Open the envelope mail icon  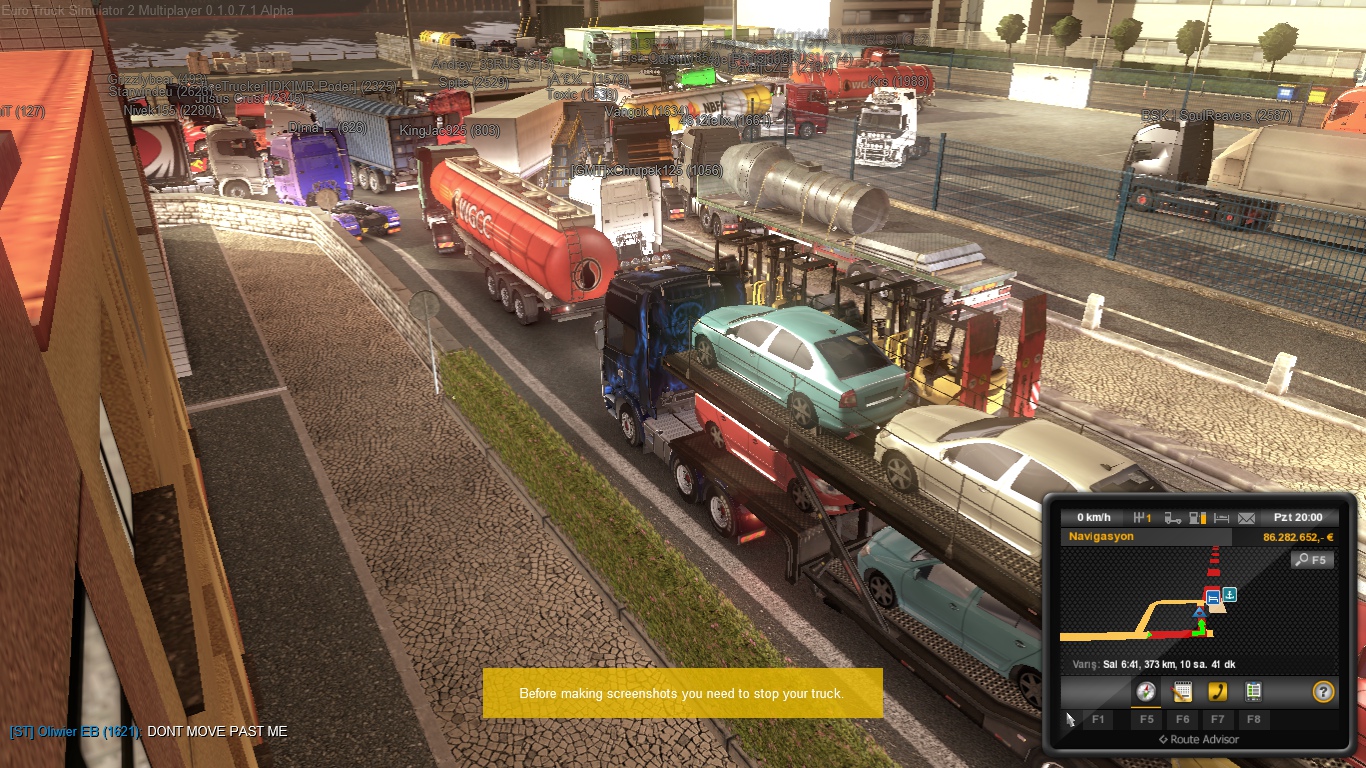1246,518
